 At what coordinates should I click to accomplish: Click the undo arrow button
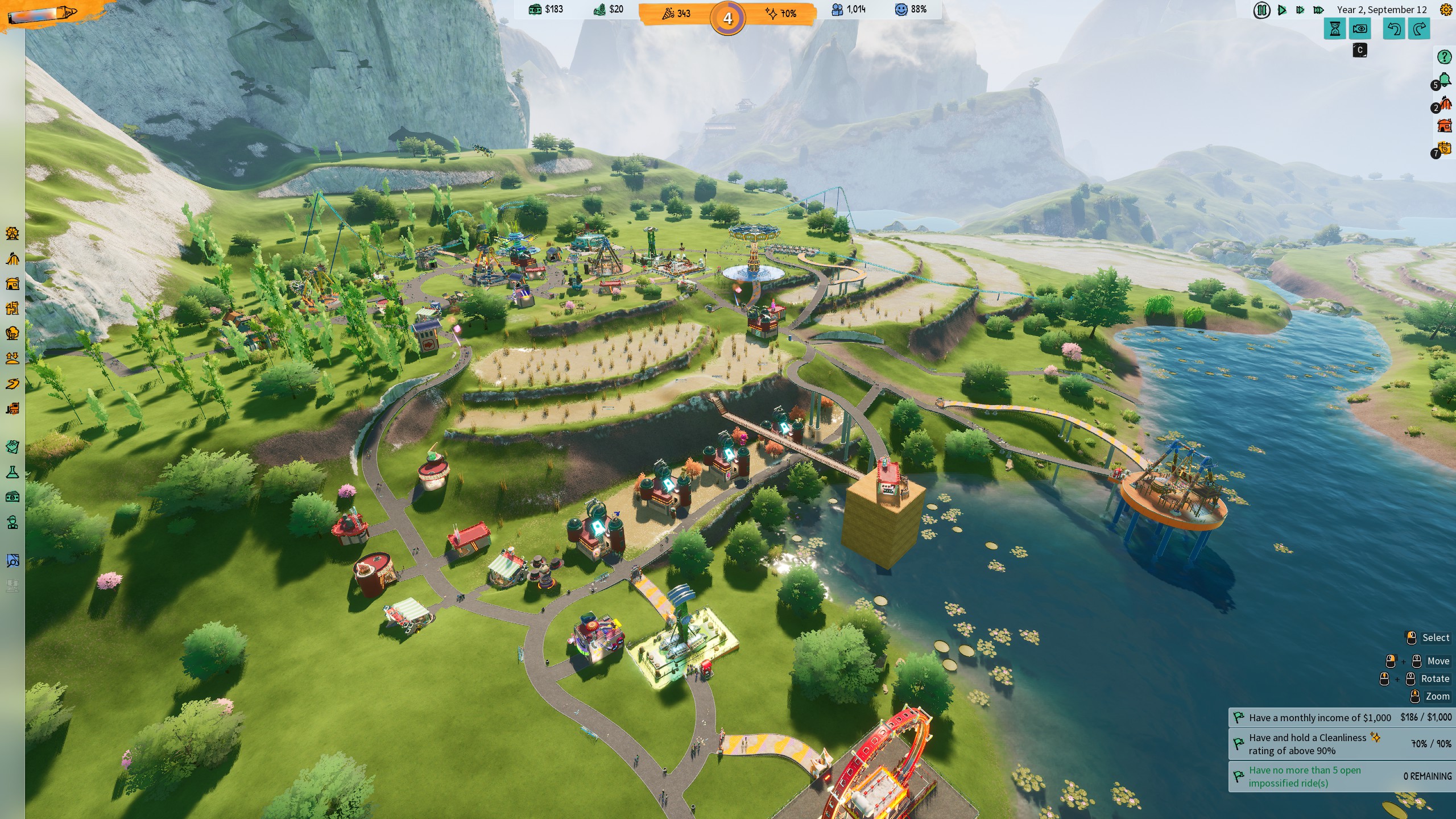pos(1393,29)
